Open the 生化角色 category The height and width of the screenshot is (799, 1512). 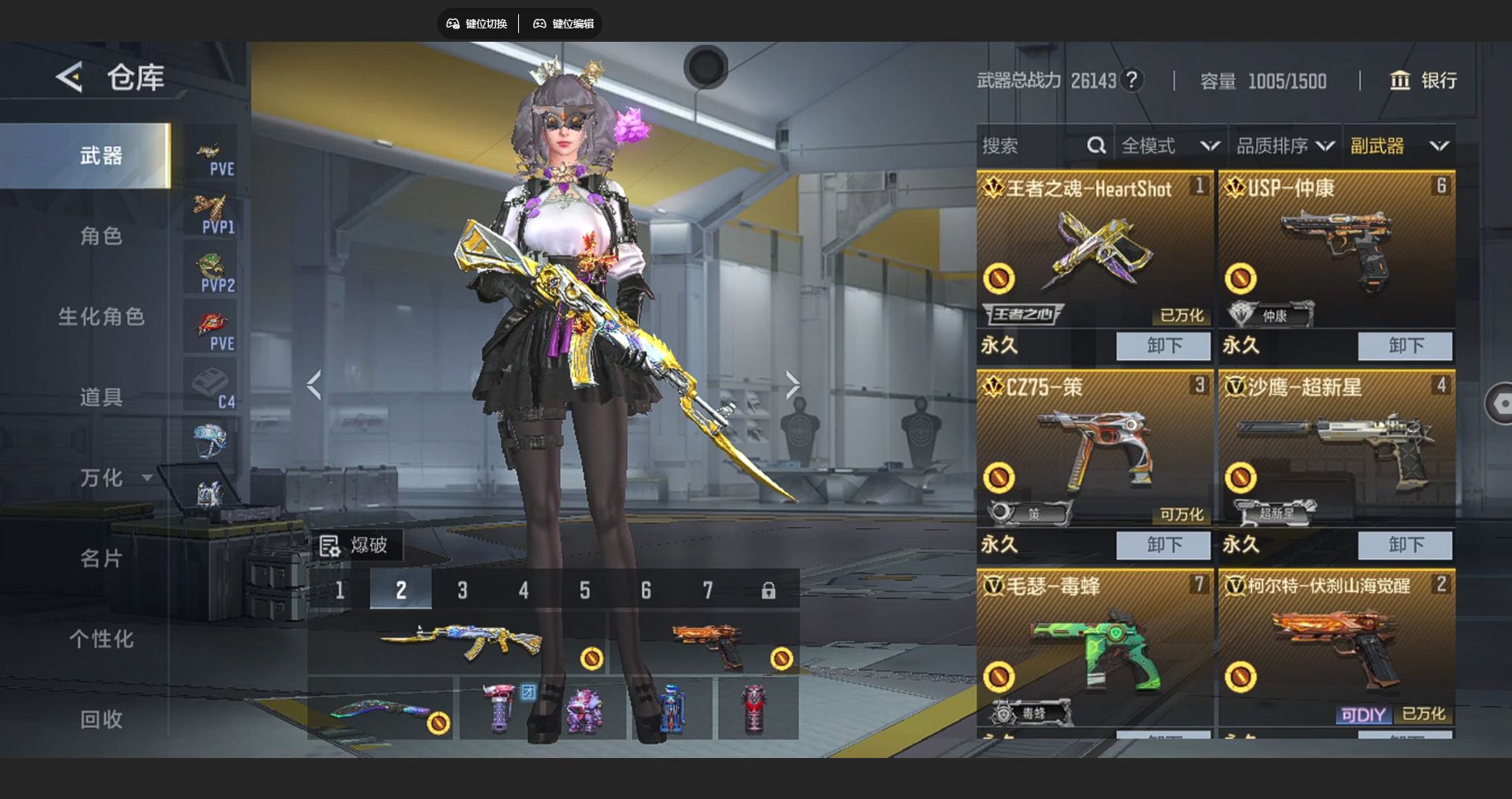(101, 317)
